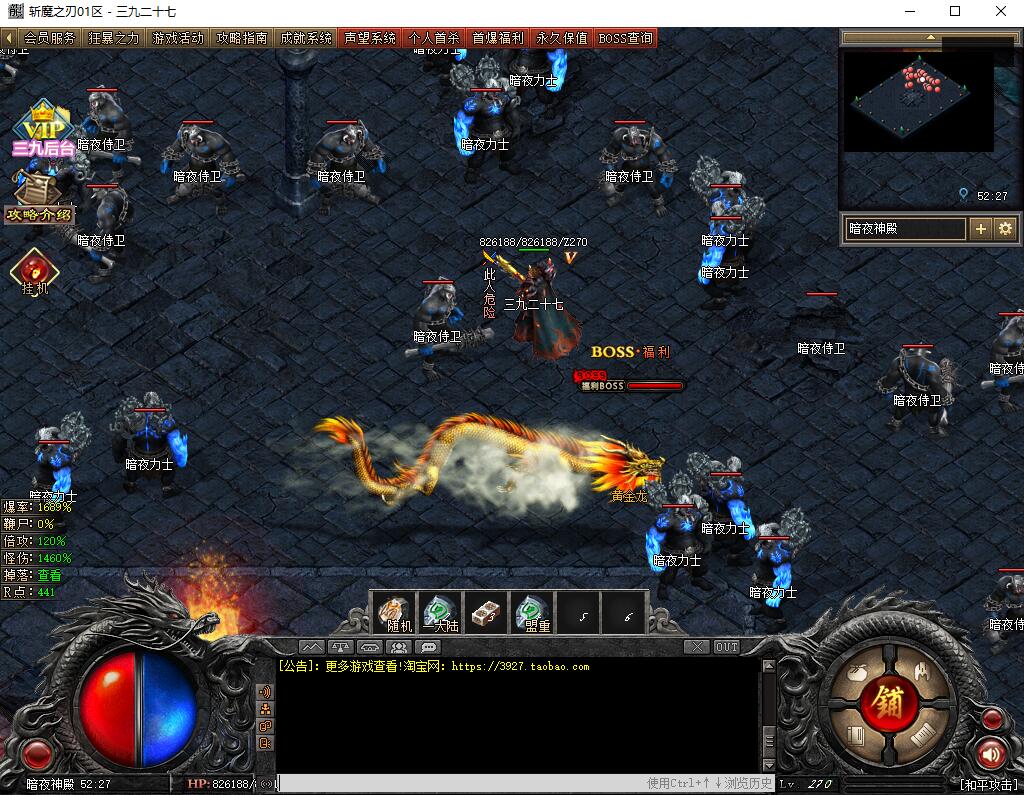1024x795 pixels.
Task: Close chat panel with the X button
Action: (698, 647)
